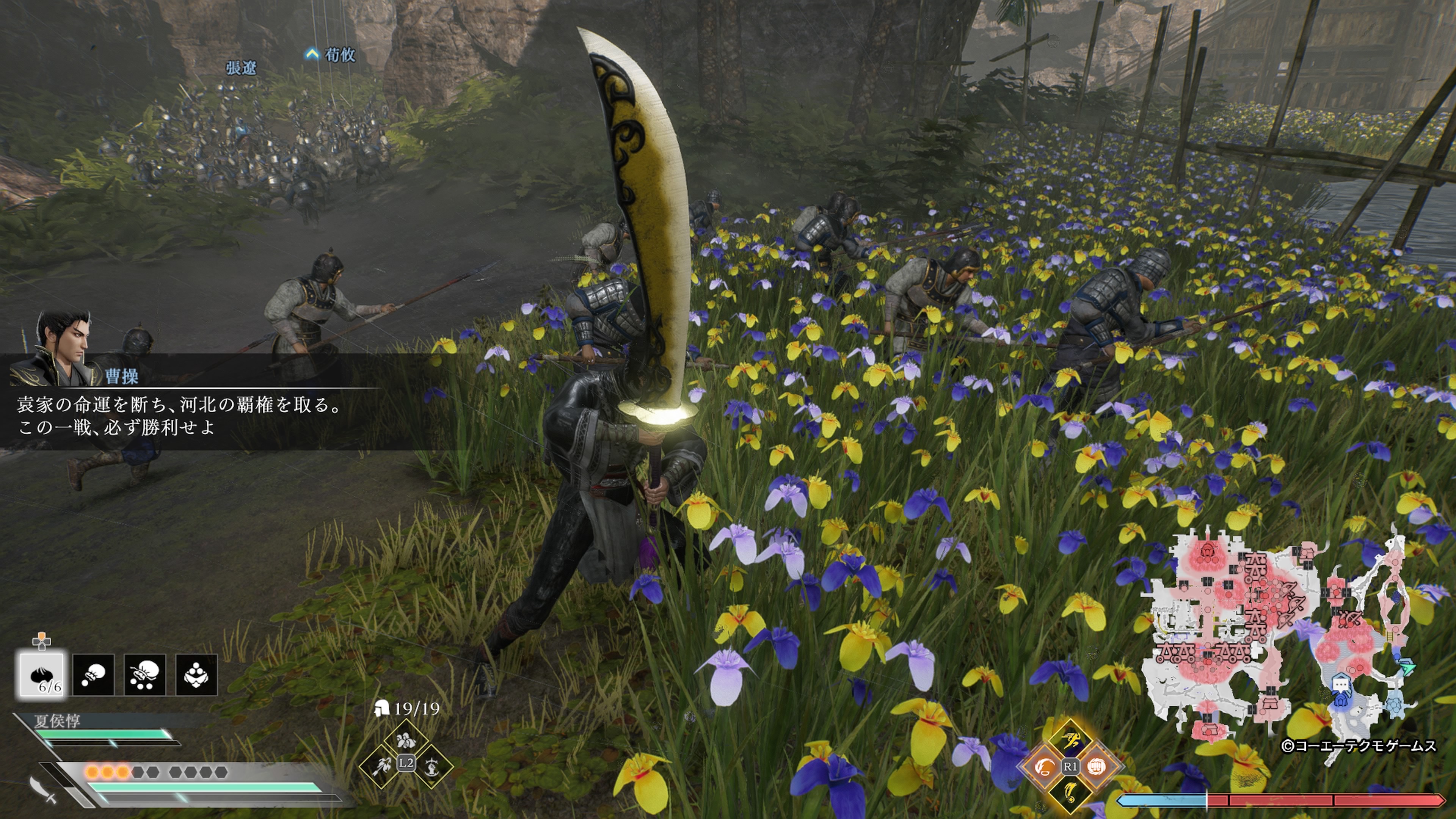Select the meat bun item slot
Viewport: 1456px width, 819px height.
pyautogui.click(x=42, y=674)
